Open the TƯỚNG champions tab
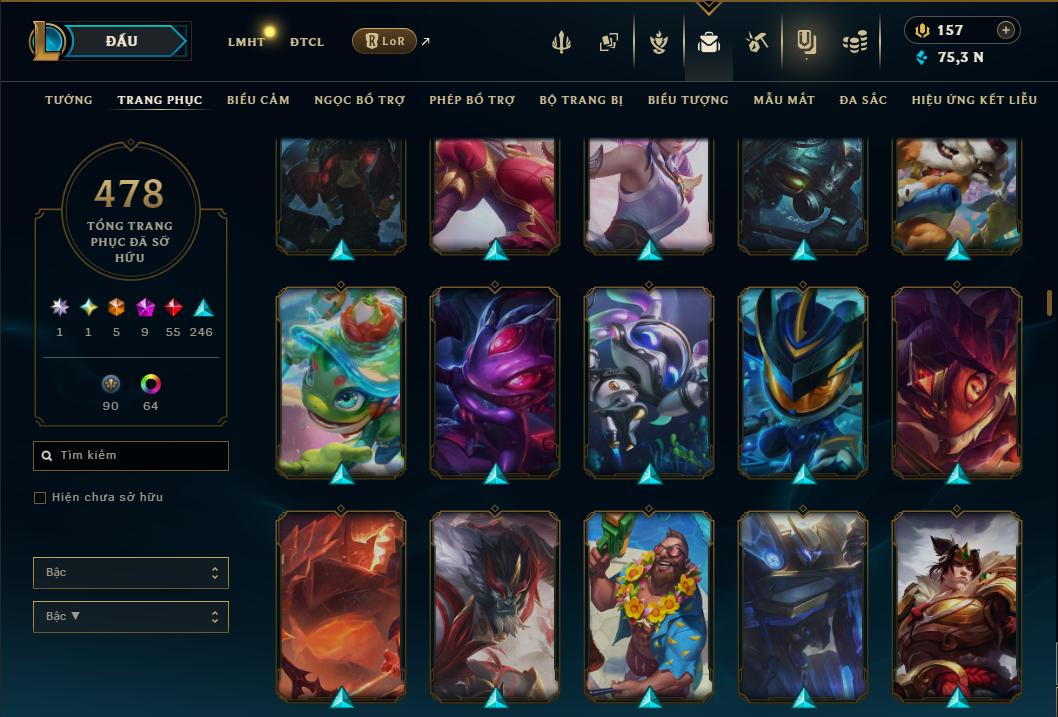This screenshot has height=717, width=1058. point(69,100)
